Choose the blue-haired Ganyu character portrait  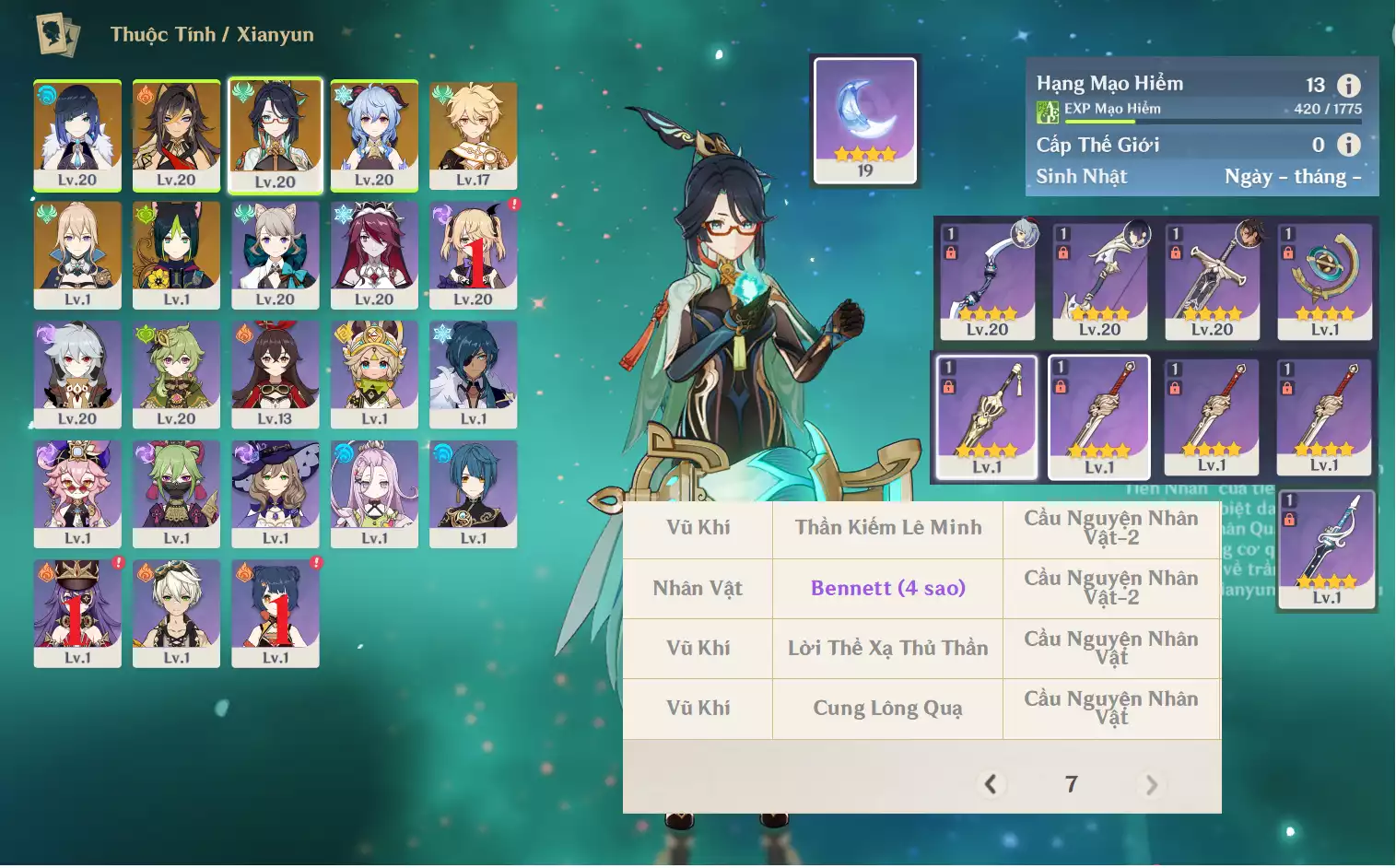(x=374, y=135)
